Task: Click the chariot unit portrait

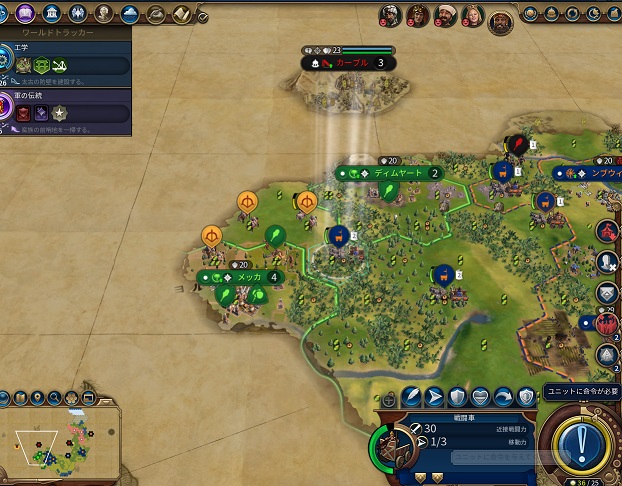Action: (393, 448)
